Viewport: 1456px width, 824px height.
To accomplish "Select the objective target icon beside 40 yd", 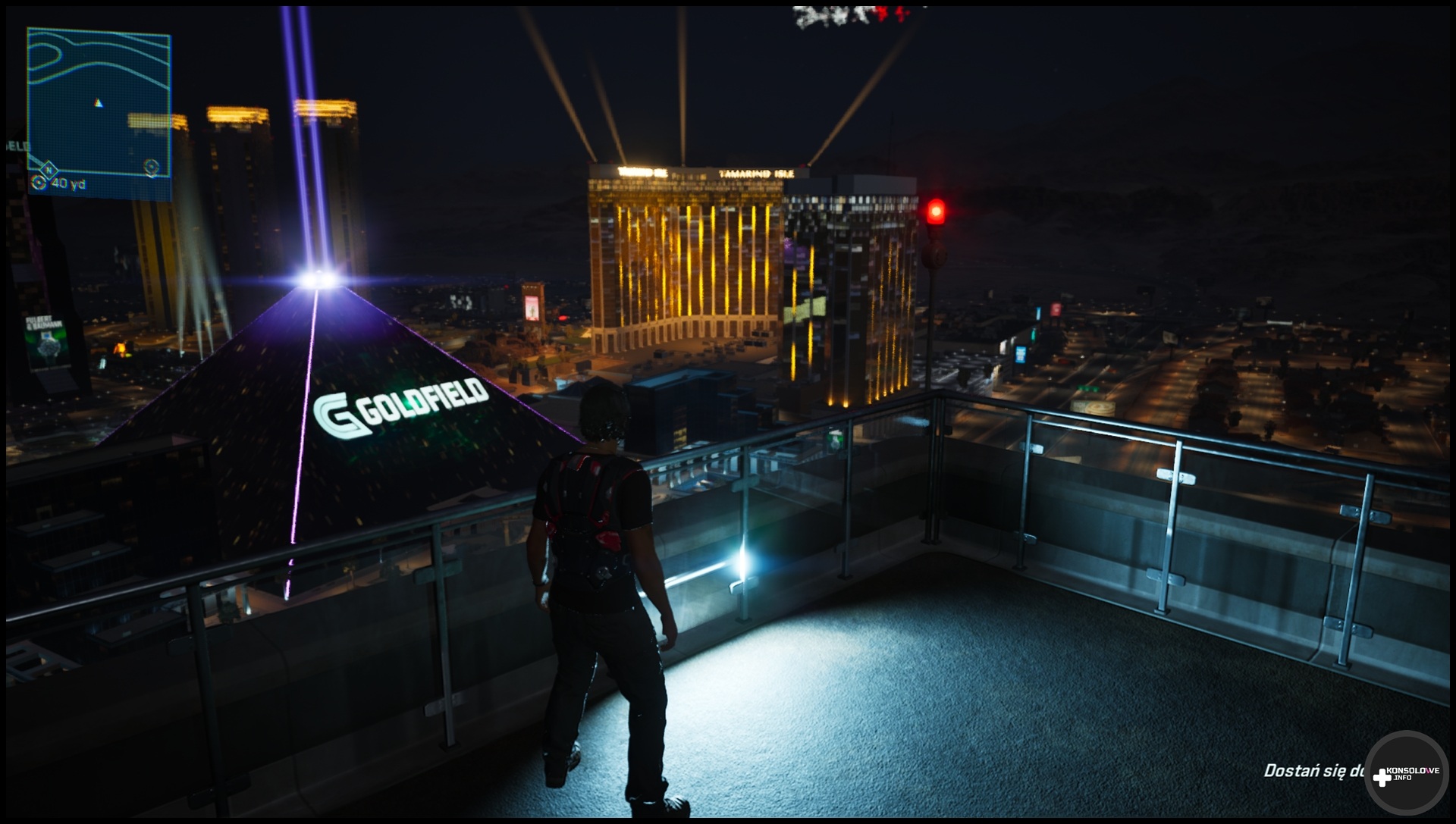I will 39,183.
